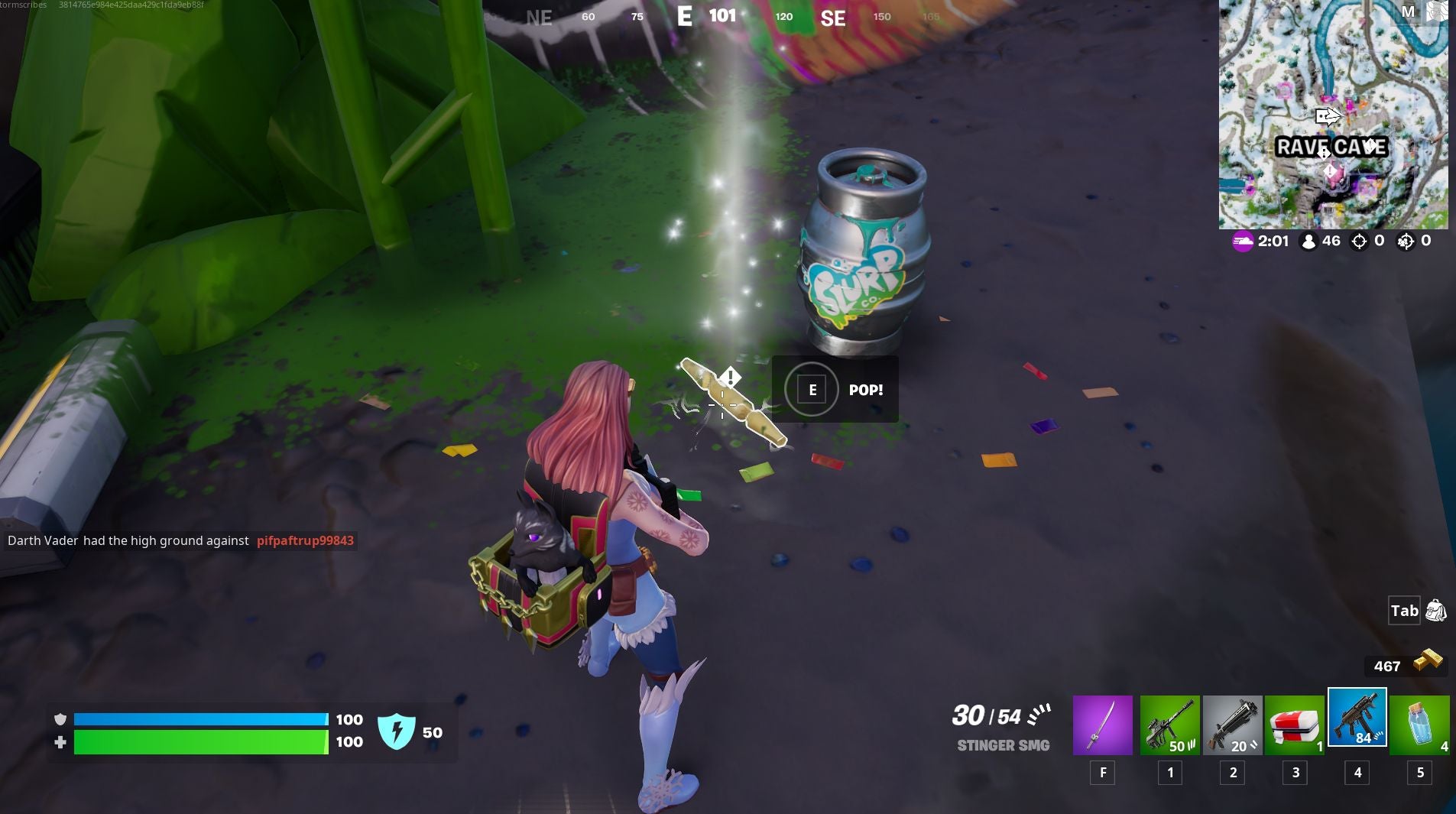The height and width of the screenshot is (814, 1456).
Task: Click the eliminations crosshair icon
Action: pyautogui.click(x=1358, y=242)
